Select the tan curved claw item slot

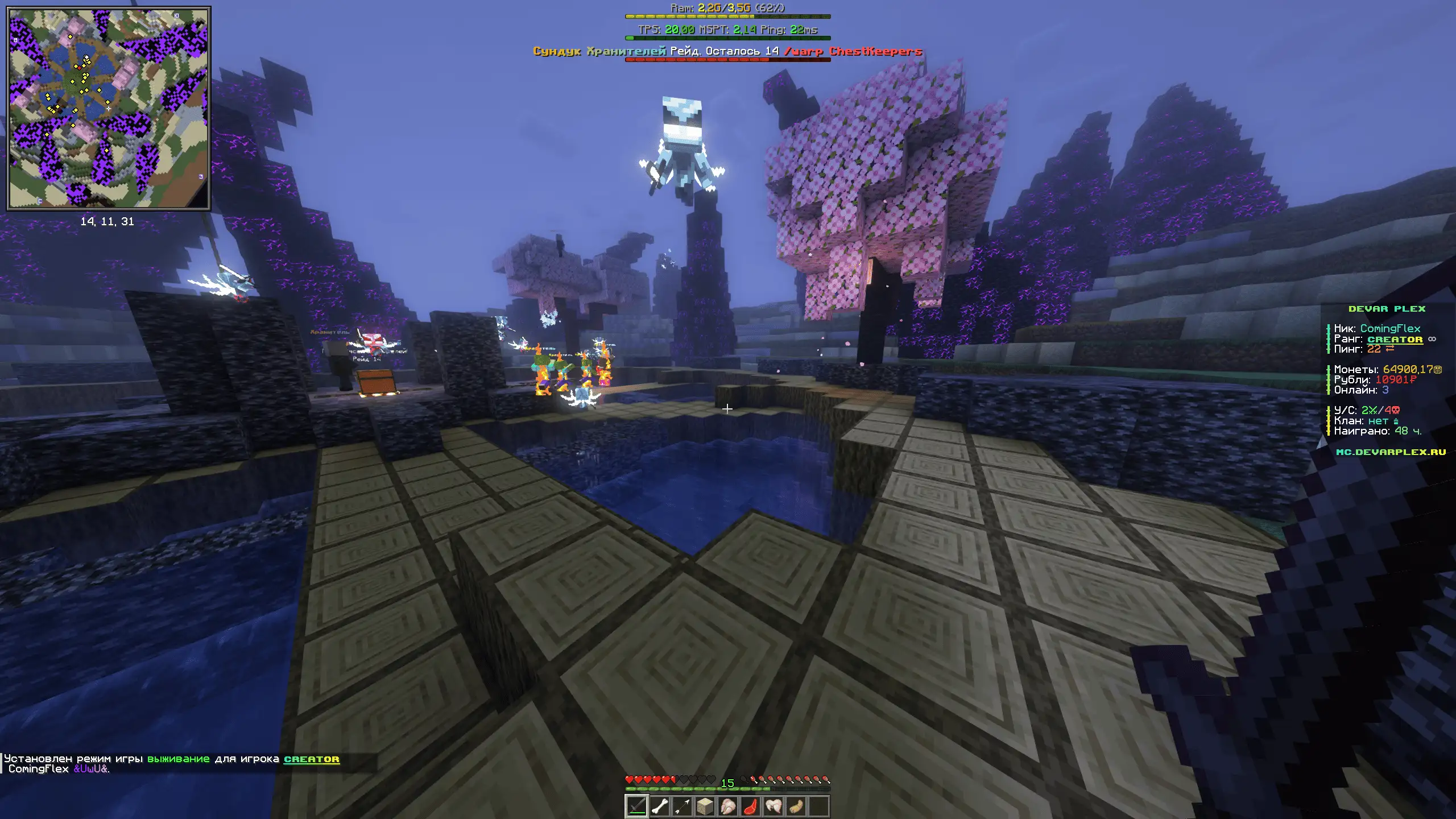click(796, 806)
